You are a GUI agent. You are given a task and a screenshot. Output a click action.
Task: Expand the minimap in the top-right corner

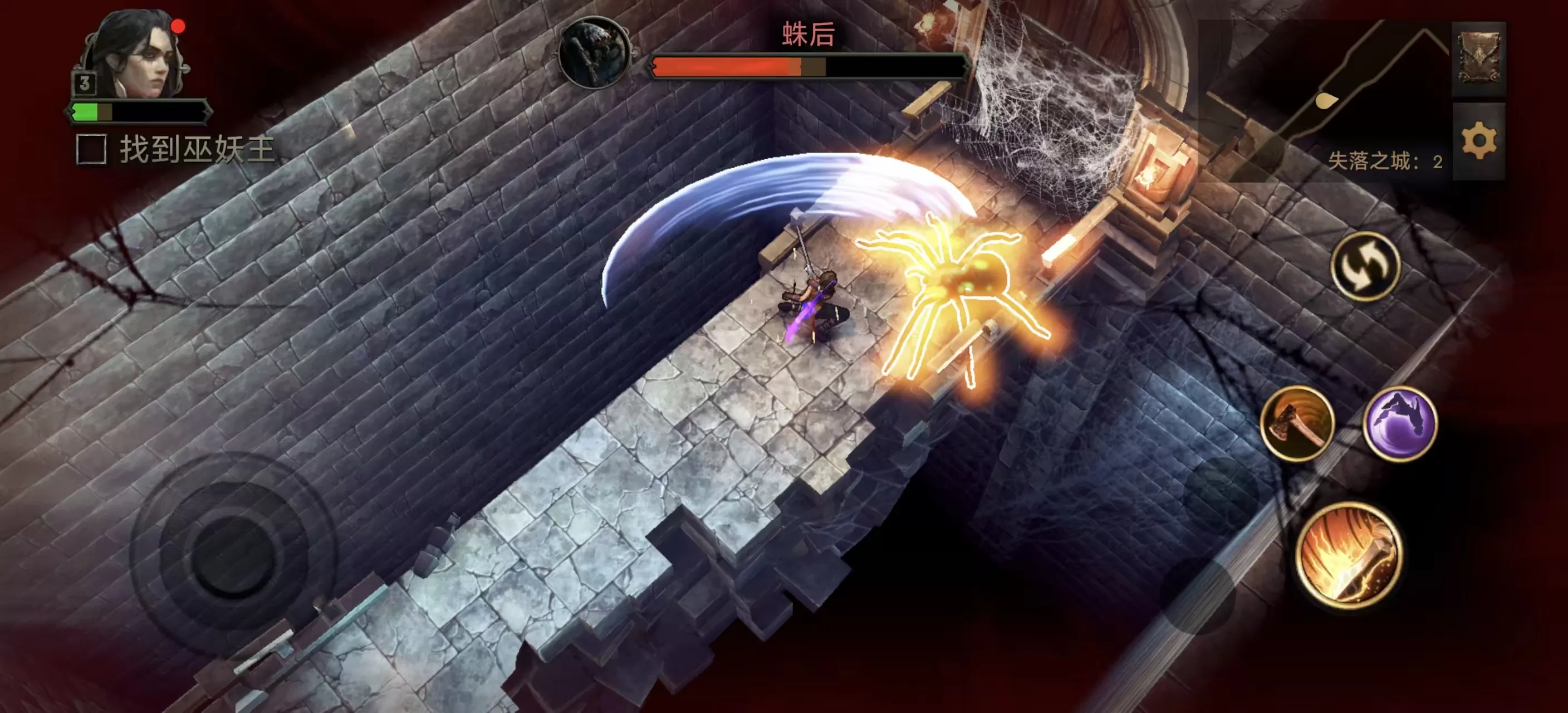tap(1309, 91)
